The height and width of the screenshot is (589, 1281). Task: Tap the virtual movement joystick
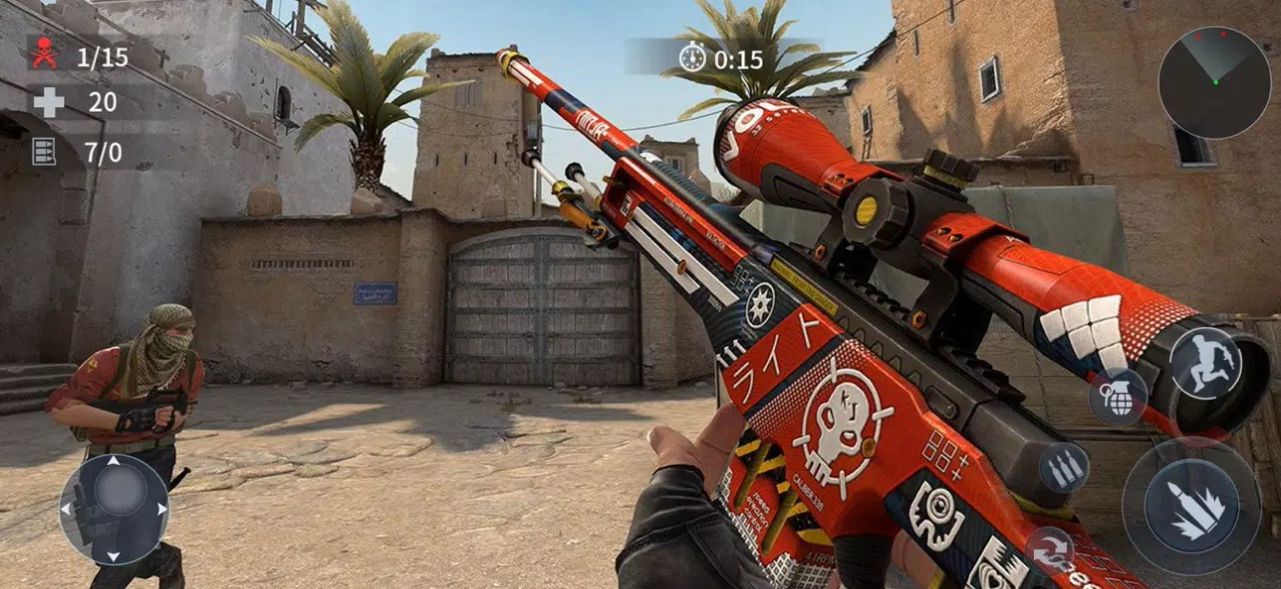[114, 509]
